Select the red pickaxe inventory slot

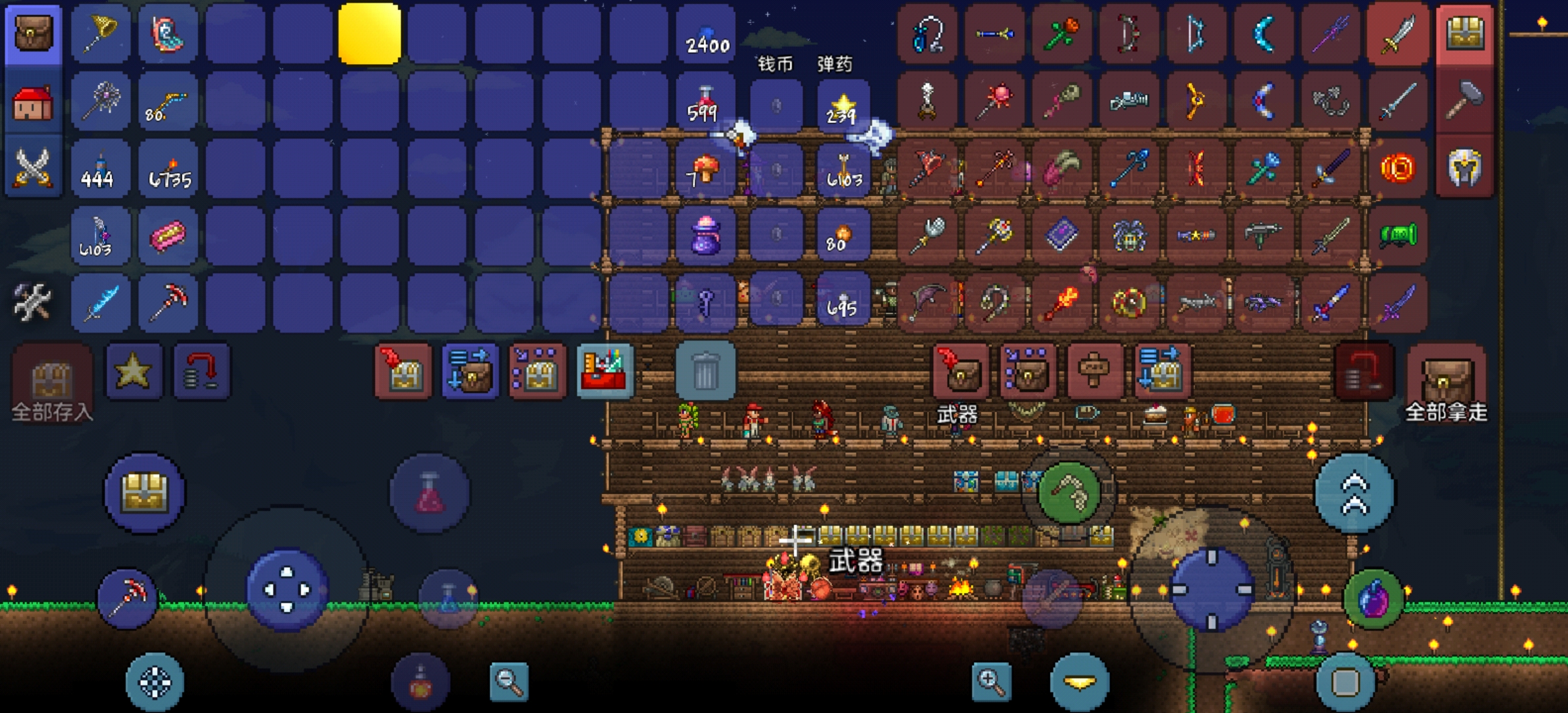click(x=168, y=302)
